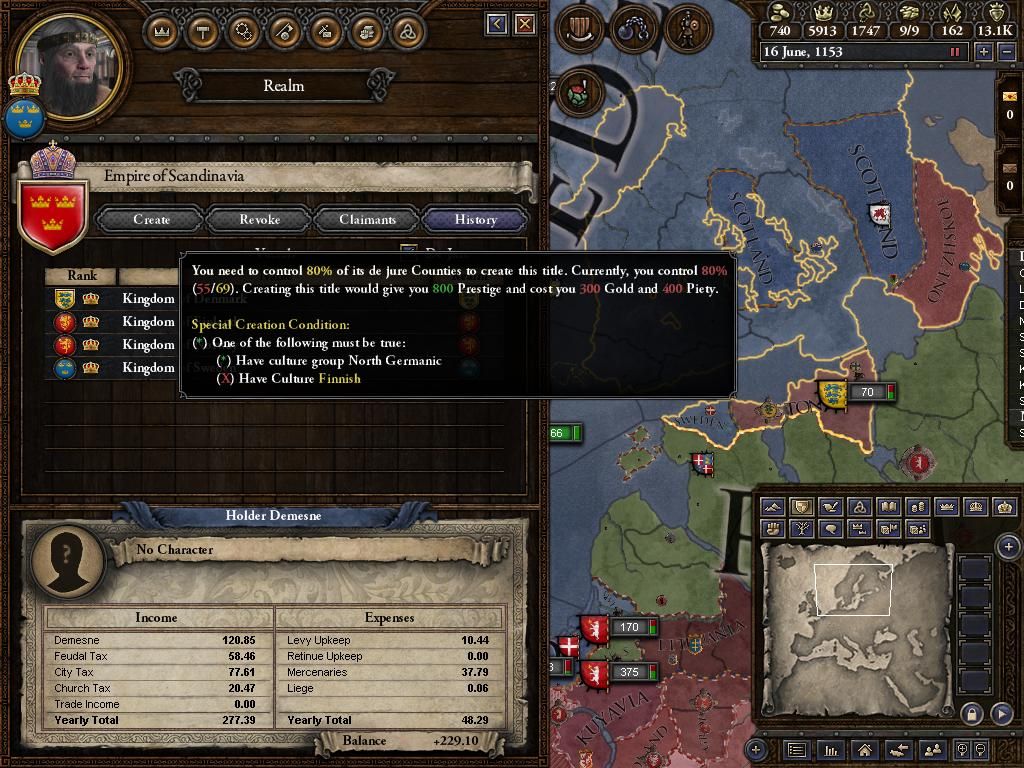Go back with the left arrow button
The height and width of the screenshot is (768, 1024).
point(497,23)
